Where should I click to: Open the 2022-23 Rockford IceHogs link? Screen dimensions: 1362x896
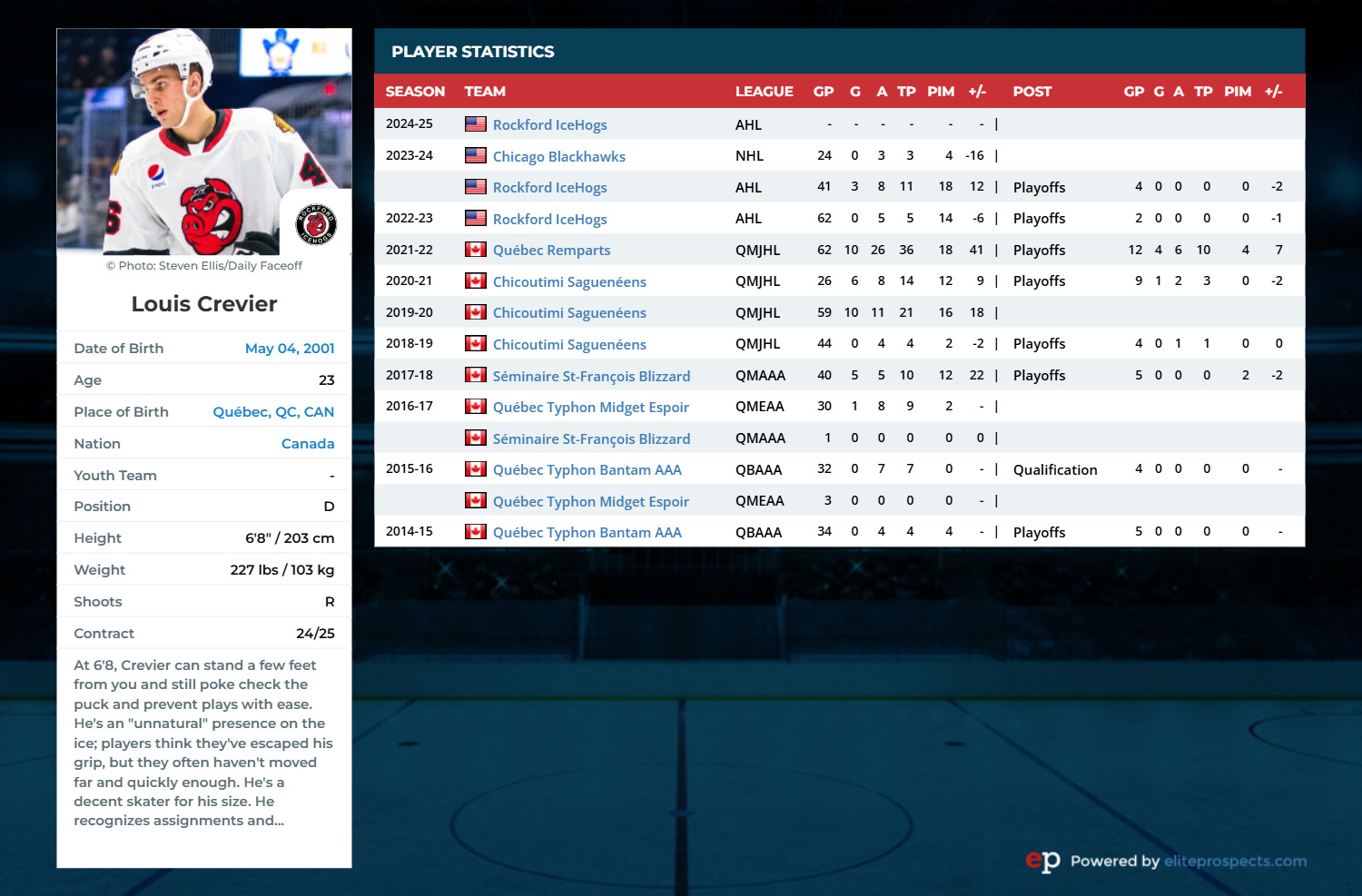549,219
